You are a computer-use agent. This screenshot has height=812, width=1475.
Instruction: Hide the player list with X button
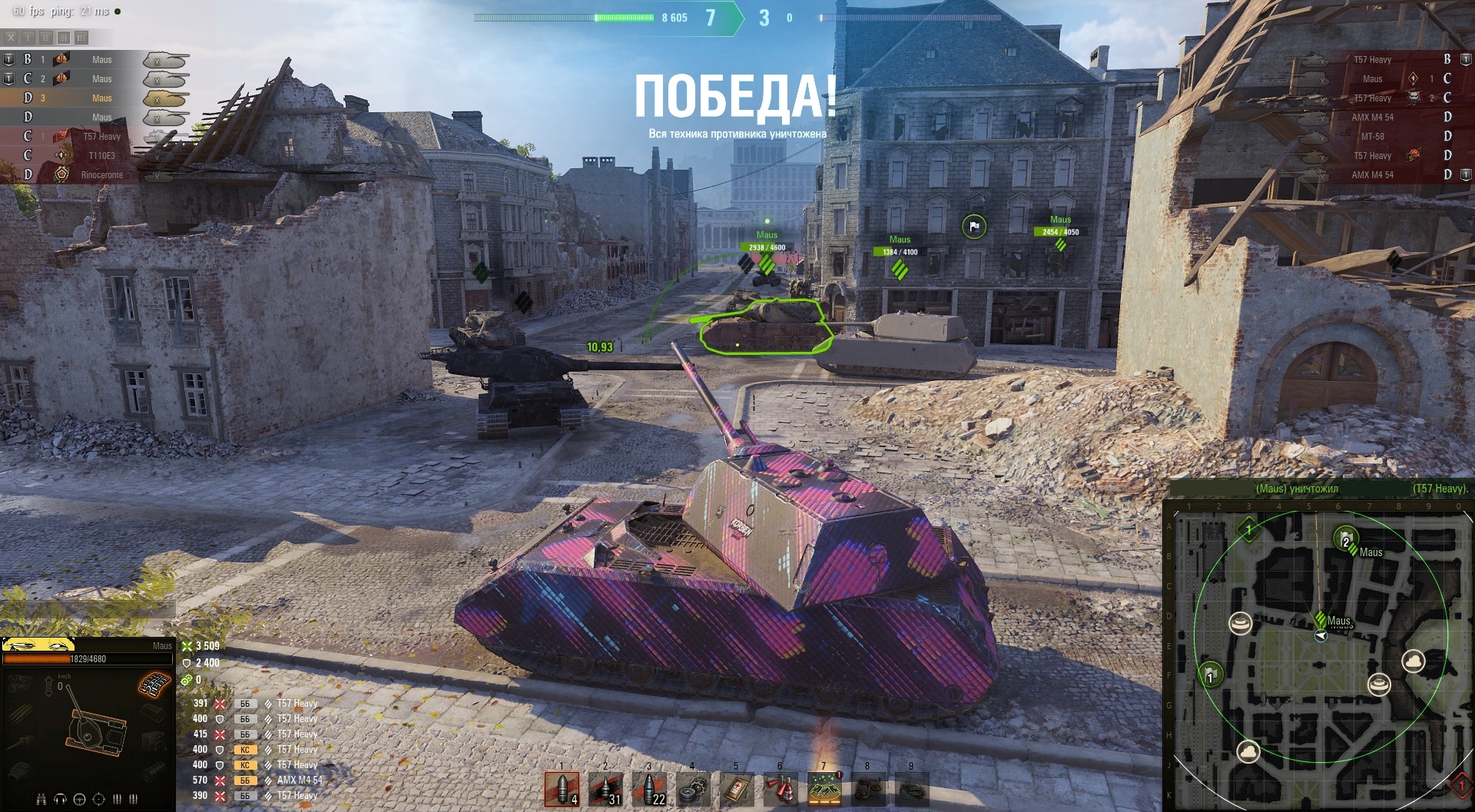pos(11,37)
